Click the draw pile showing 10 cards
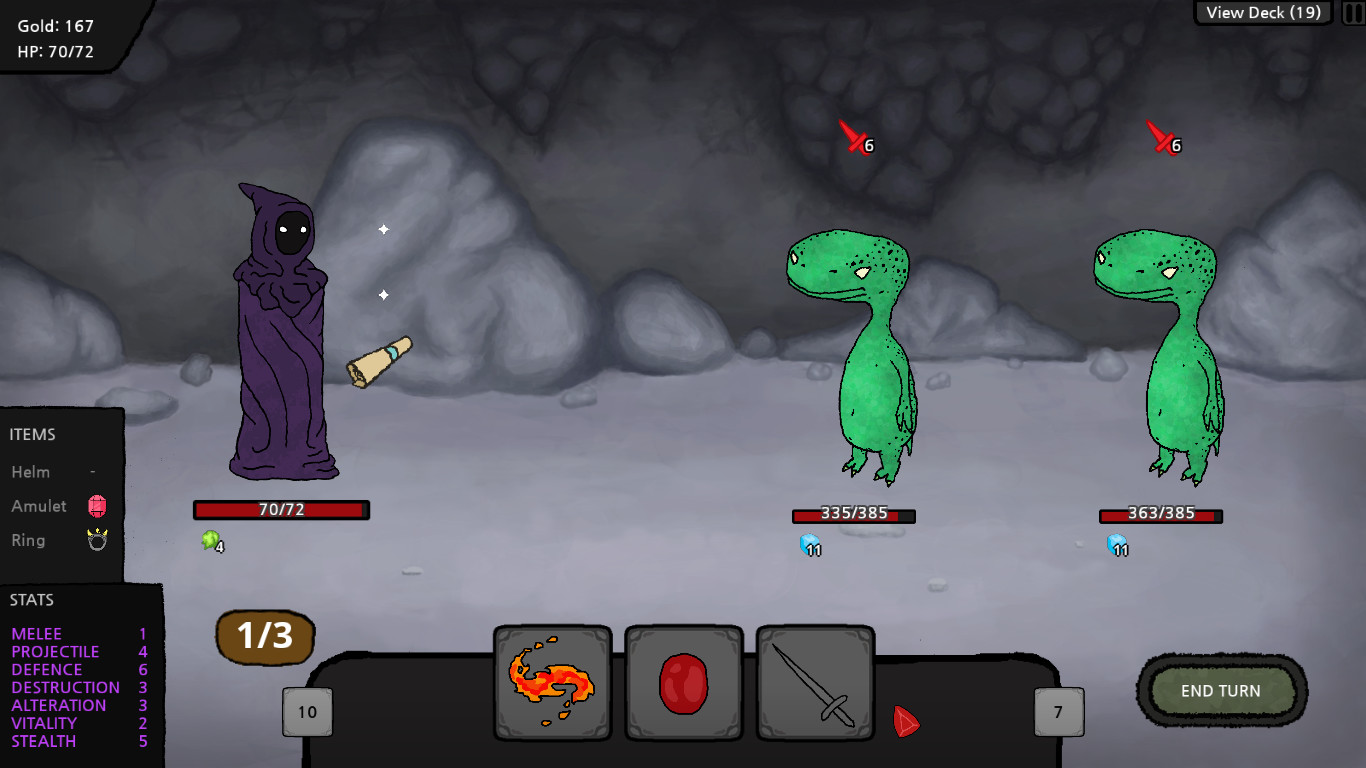The image size is (1366, 768). [x=307, y=711]
